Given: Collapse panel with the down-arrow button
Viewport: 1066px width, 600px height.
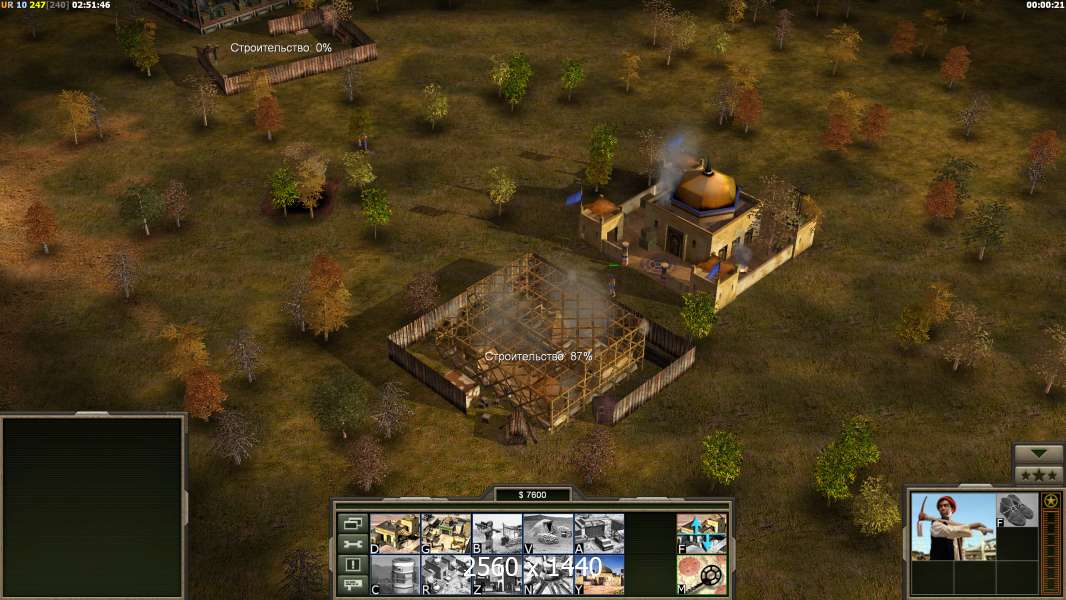Looking at the screenshot, I should (1038, 454).
